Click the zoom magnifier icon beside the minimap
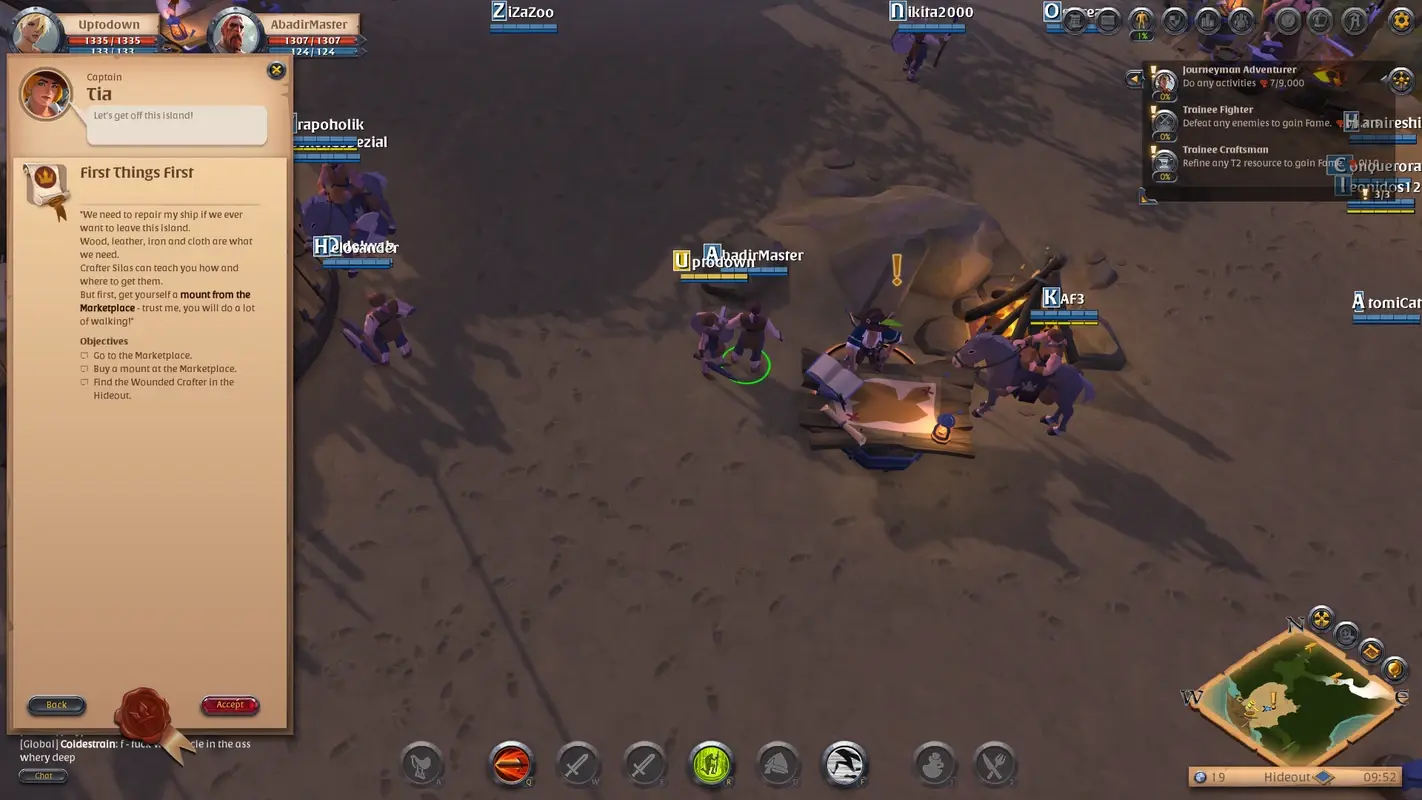The image size is (1422, 800). pos(1346,634)
